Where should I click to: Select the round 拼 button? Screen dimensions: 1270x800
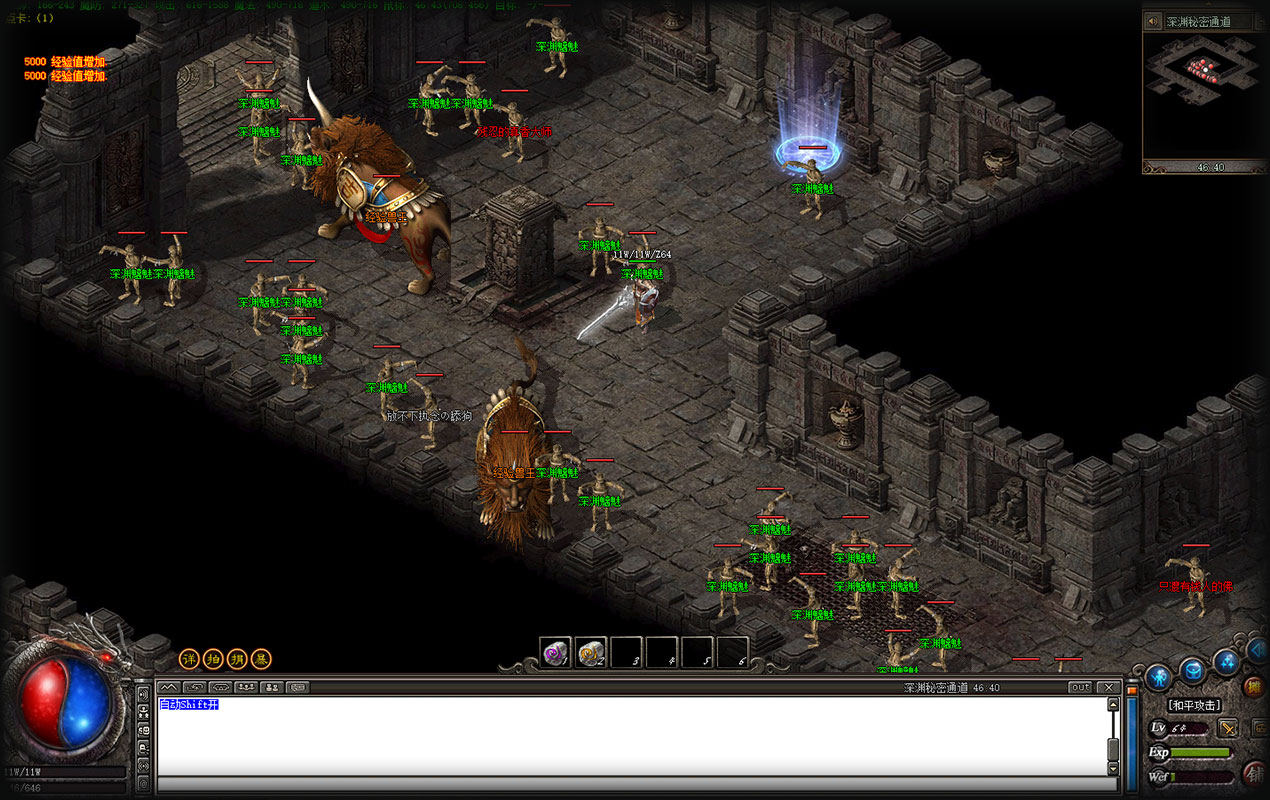tap(237, 659)
